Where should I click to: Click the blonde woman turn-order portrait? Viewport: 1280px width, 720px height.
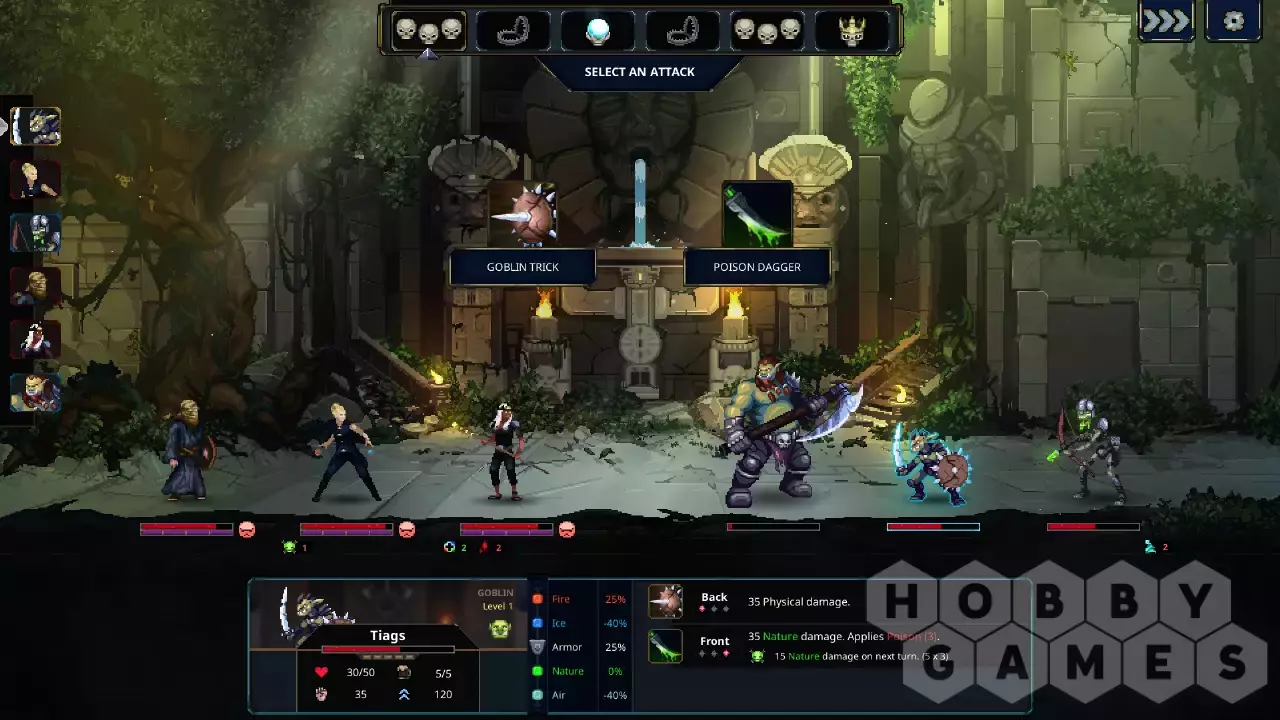(x=36, y=180)
